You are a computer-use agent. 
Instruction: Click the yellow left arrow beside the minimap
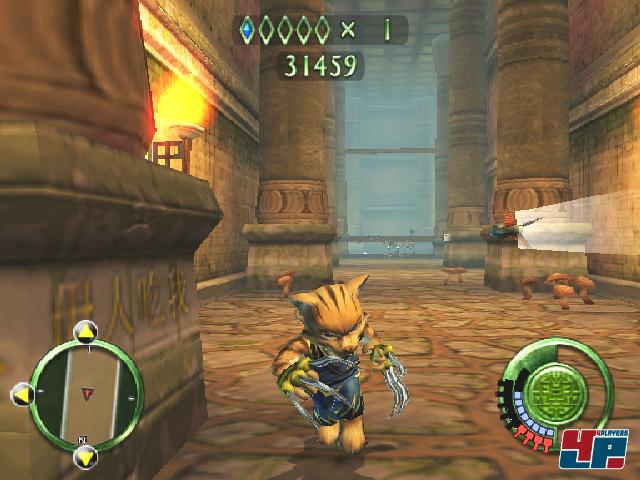(22, 394)
